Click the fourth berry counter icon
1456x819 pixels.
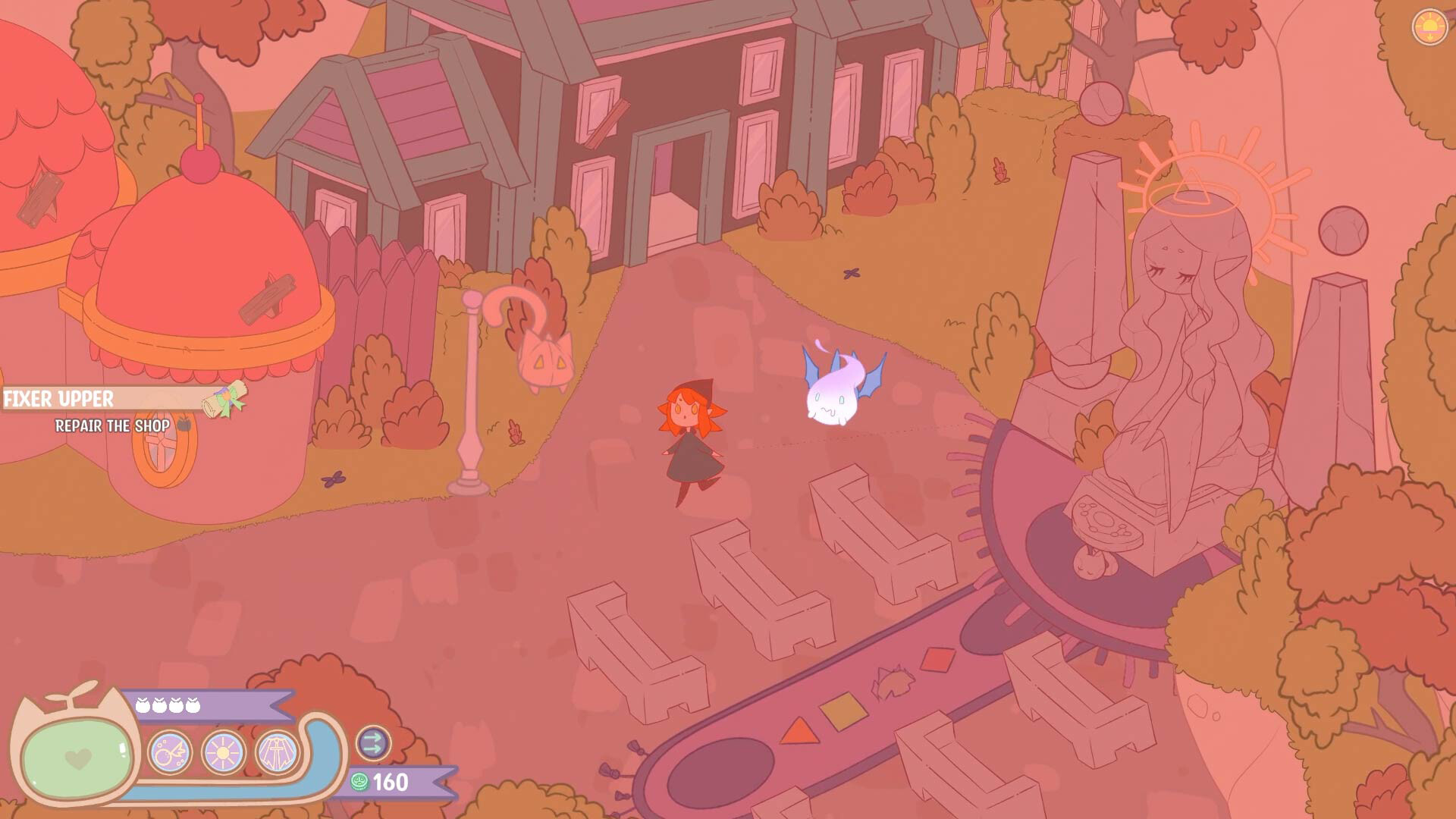coord(192,705)
